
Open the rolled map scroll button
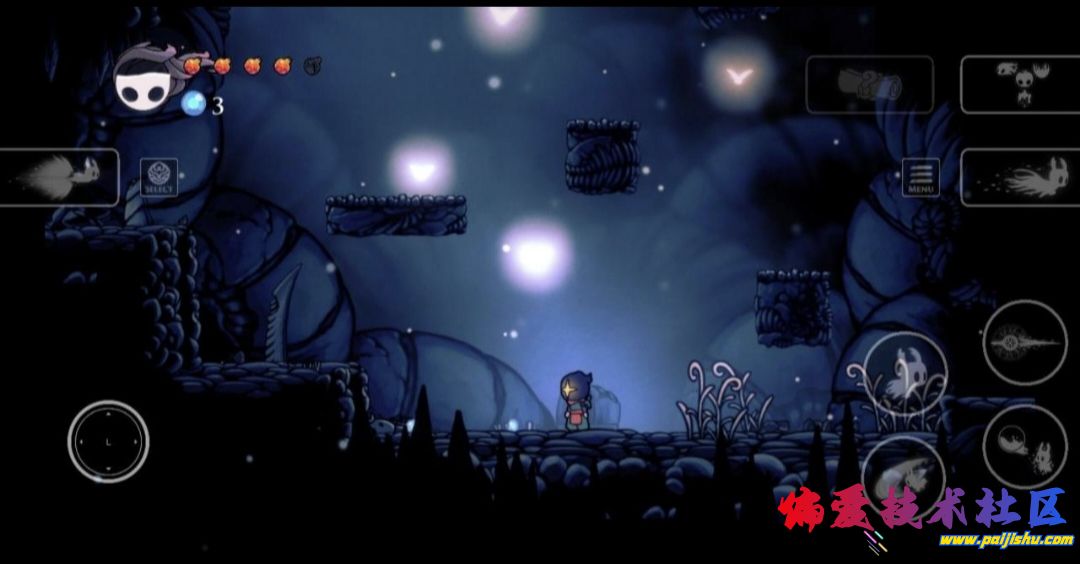tap(869, 84)
